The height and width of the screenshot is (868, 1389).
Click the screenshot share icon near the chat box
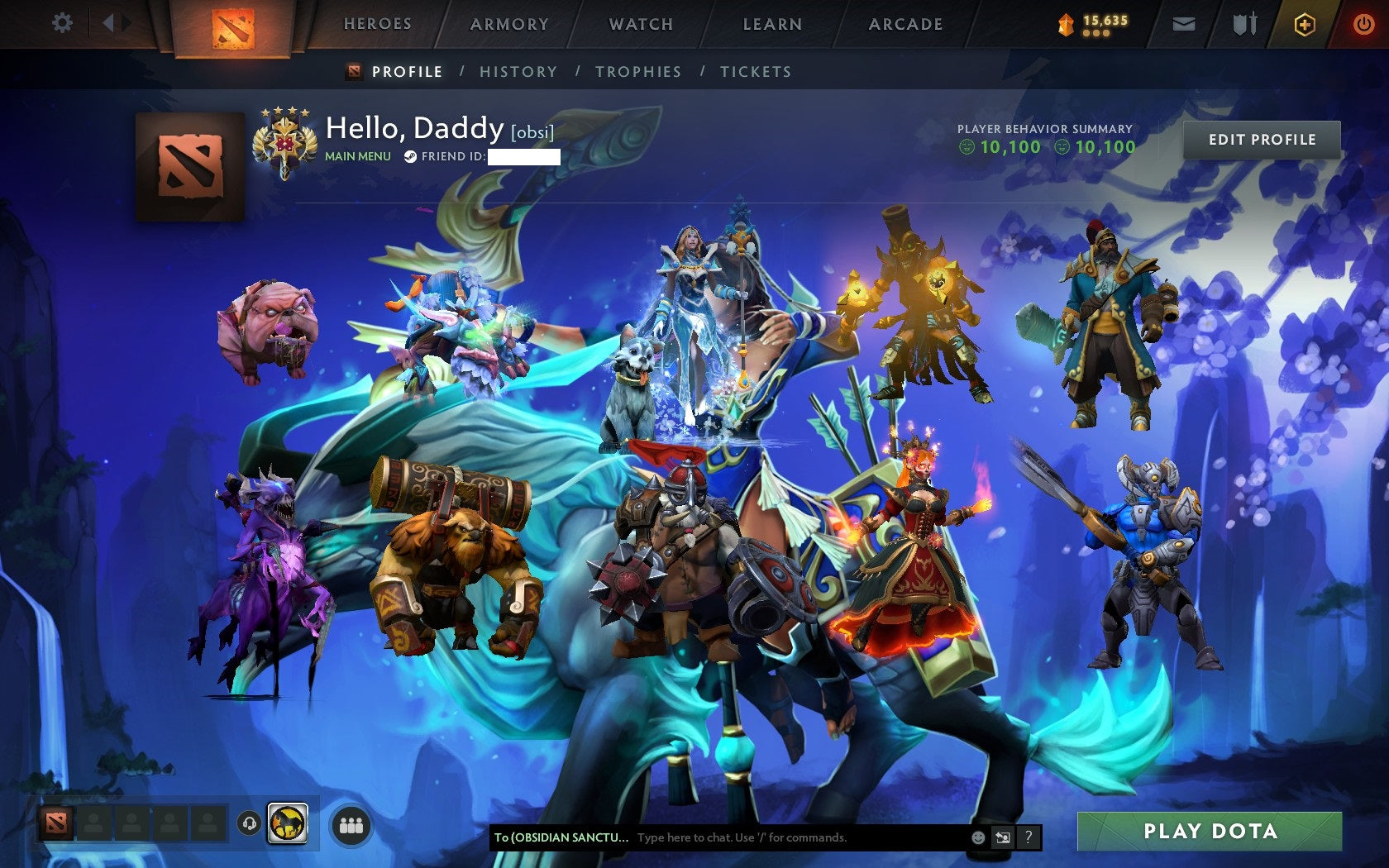pos(1004,837)
